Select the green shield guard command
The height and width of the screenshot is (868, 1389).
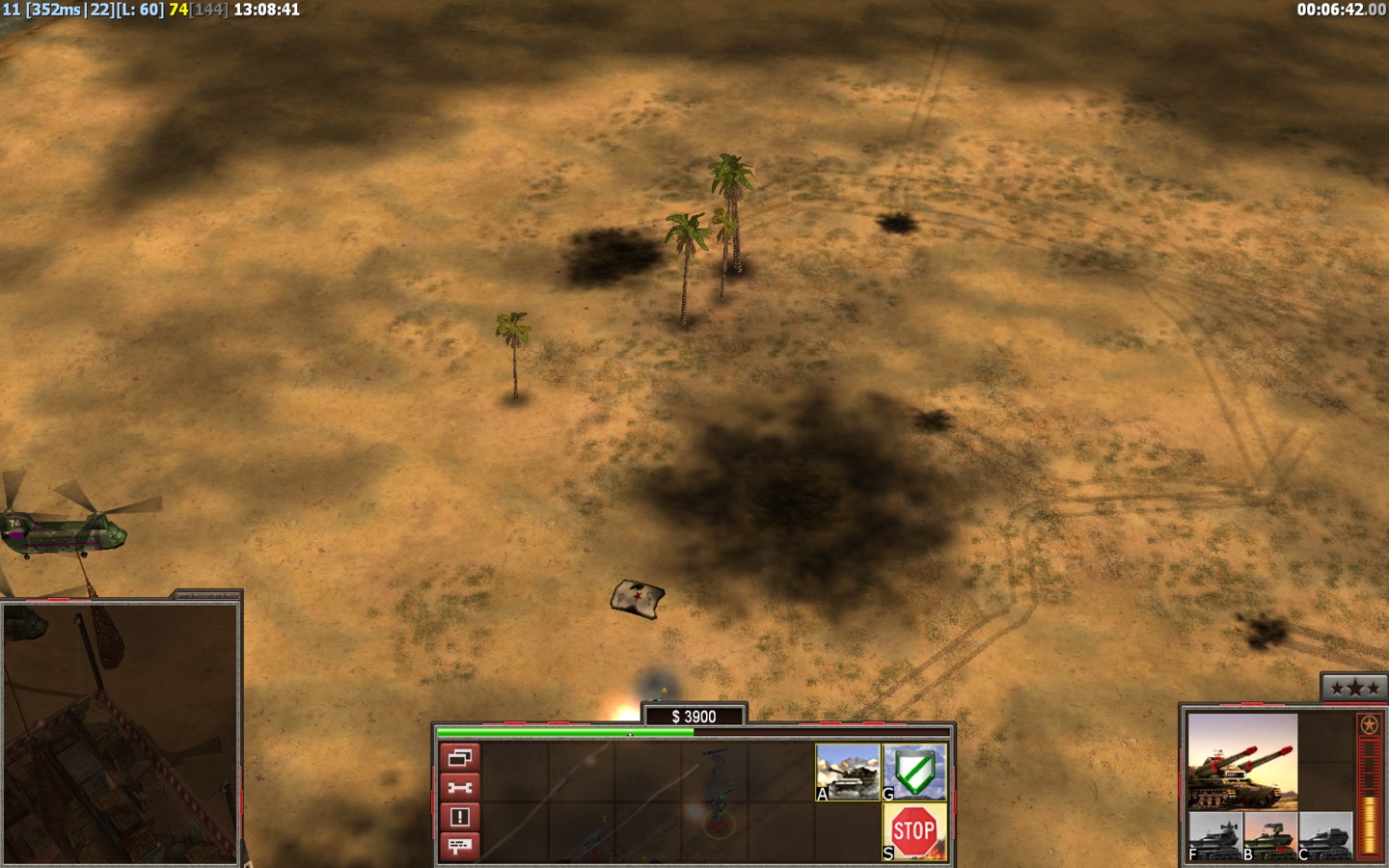(x=914, y=772)
